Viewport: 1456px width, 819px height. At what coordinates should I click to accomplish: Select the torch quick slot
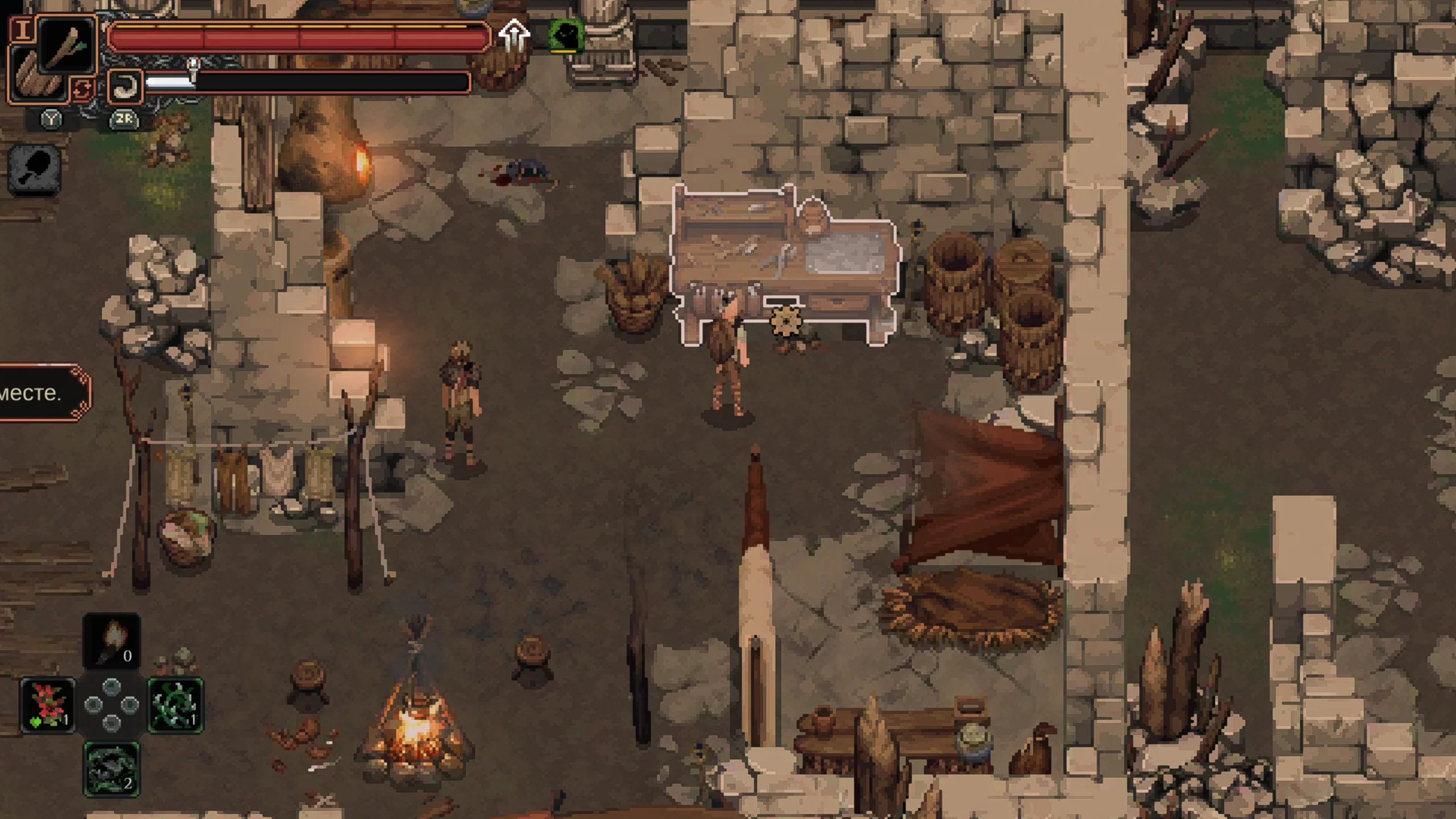coord(111,641)
